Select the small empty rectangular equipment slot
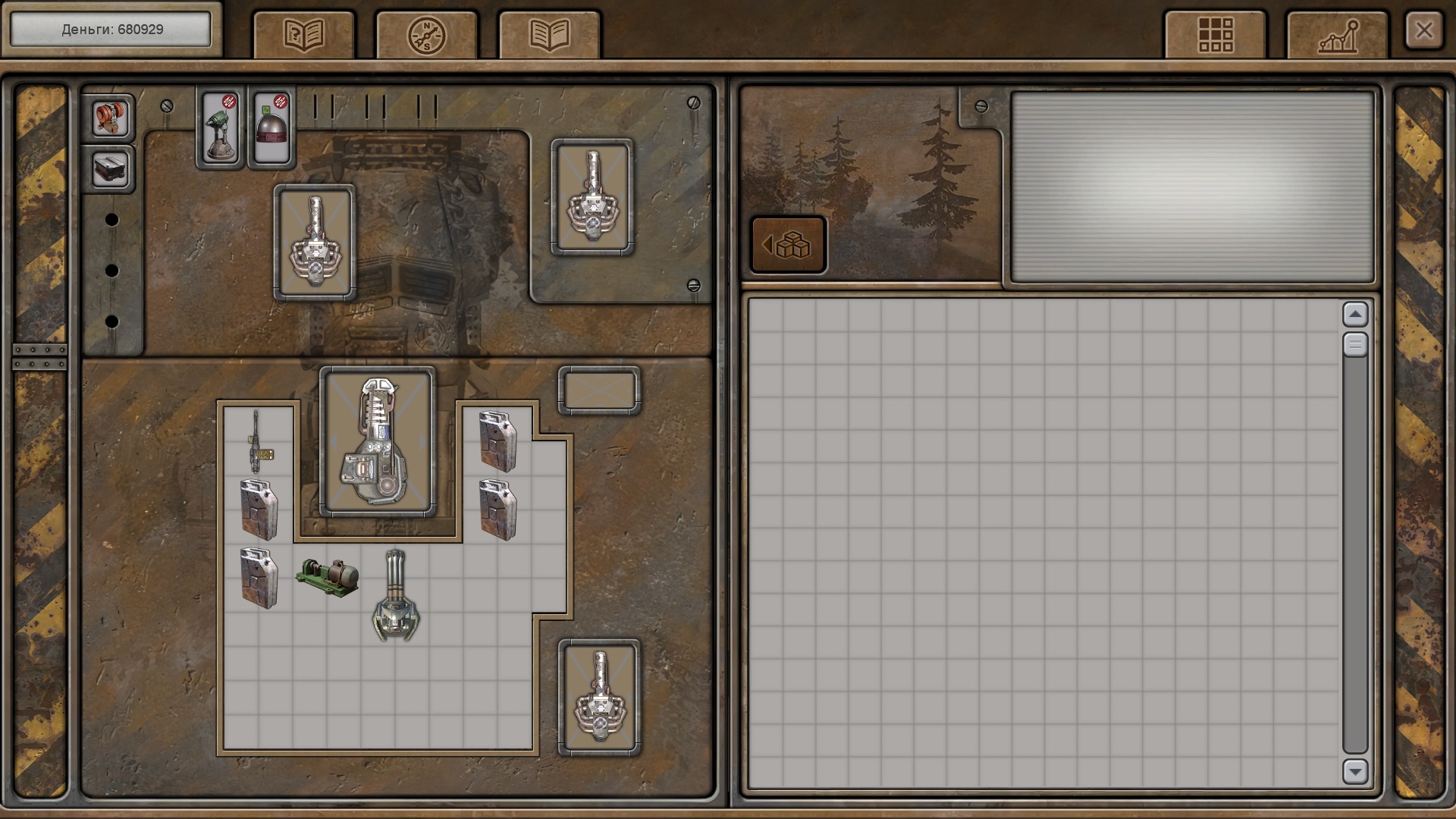 click(599, 391)
